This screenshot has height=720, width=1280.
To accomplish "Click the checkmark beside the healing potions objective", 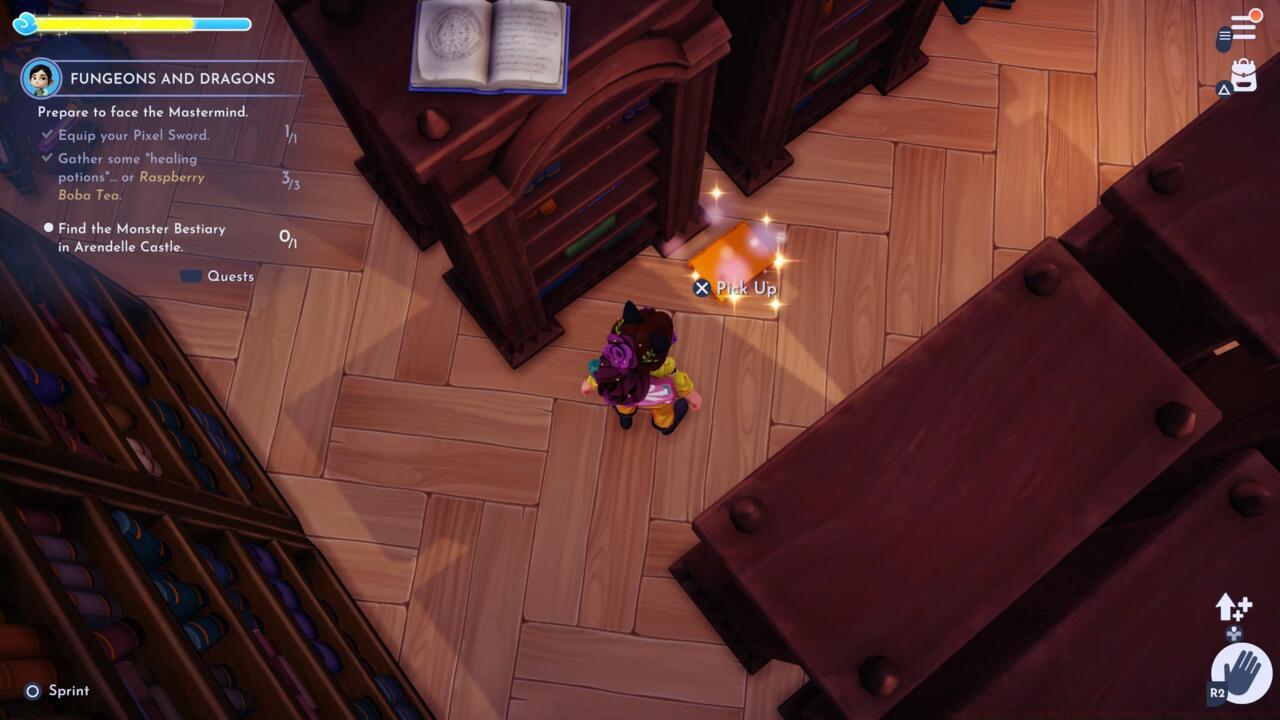I will point(48,159).
